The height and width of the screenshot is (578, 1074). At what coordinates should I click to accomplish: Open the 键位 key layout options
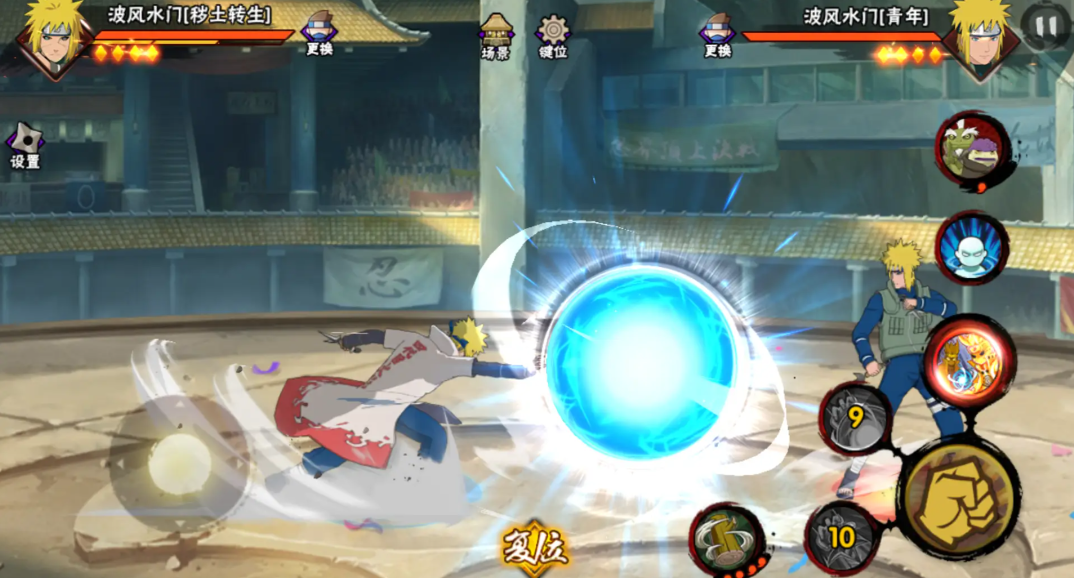click(x=553, y=36)
